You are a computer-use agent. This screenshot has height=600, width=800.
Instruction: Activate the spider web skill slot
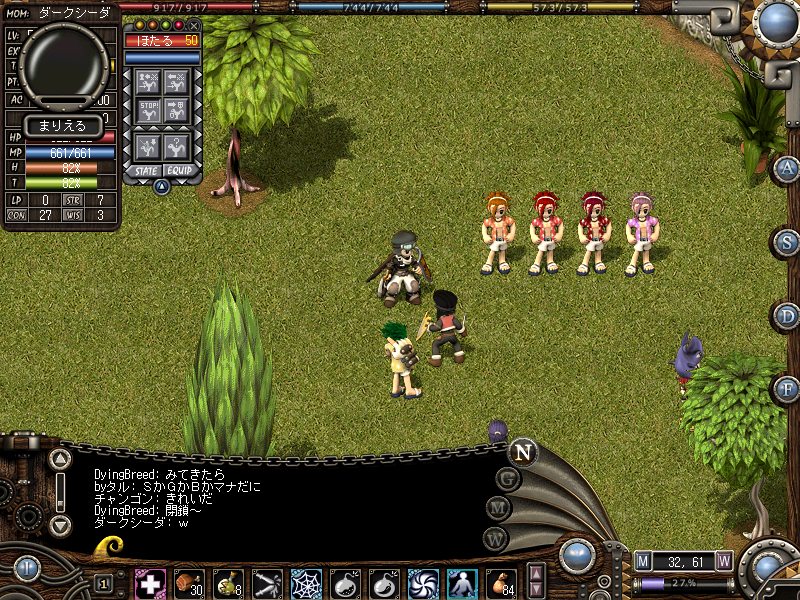point(306,583)
